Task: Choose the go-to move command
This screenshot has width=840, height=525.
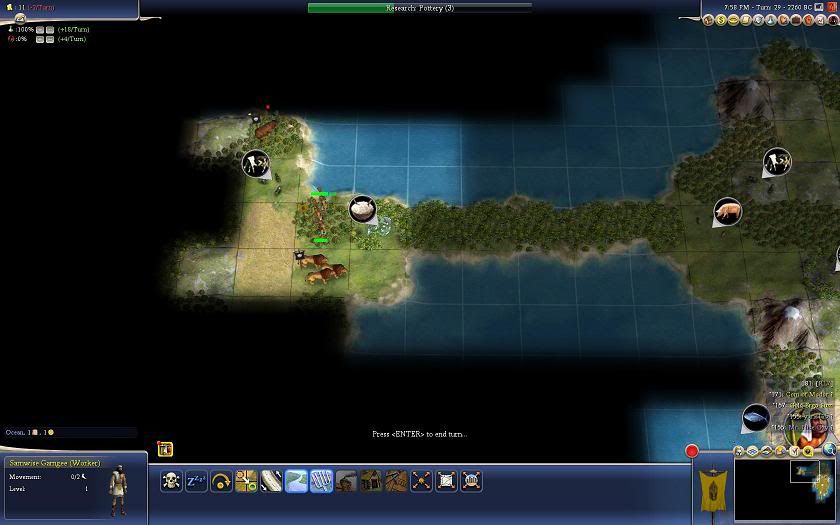Action: pyautogui.click(x=246, y=481)
